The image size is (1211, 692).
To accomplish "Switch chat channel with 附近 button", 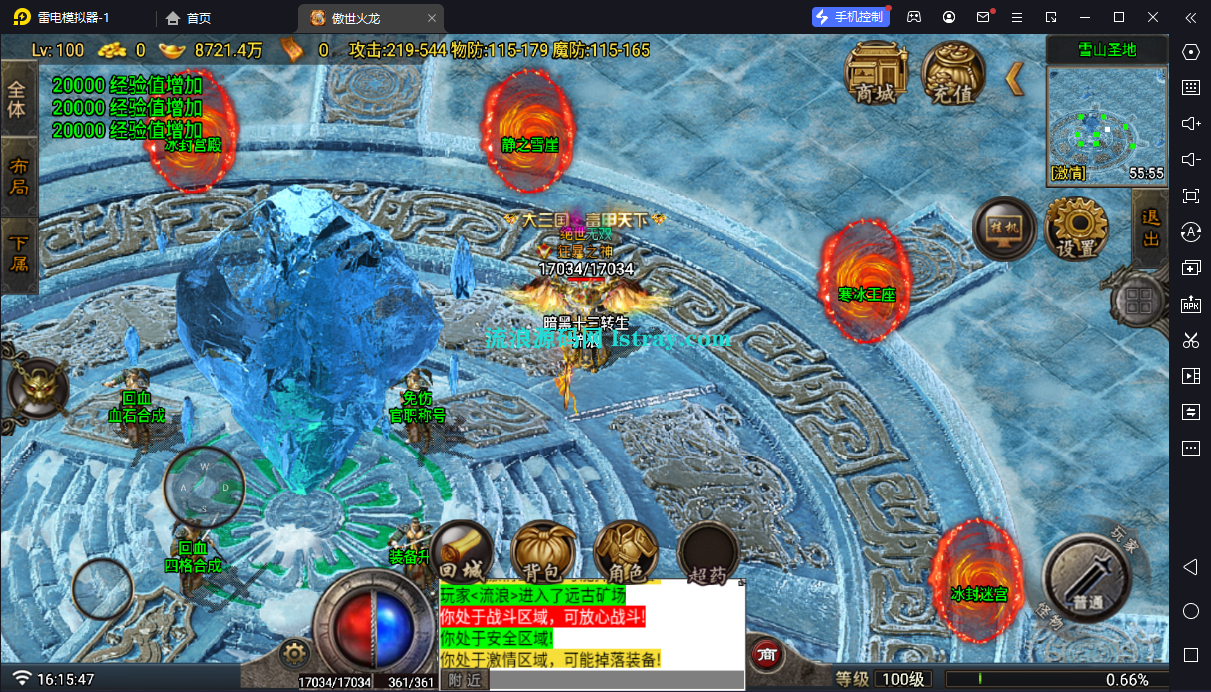I will [464, 680].
